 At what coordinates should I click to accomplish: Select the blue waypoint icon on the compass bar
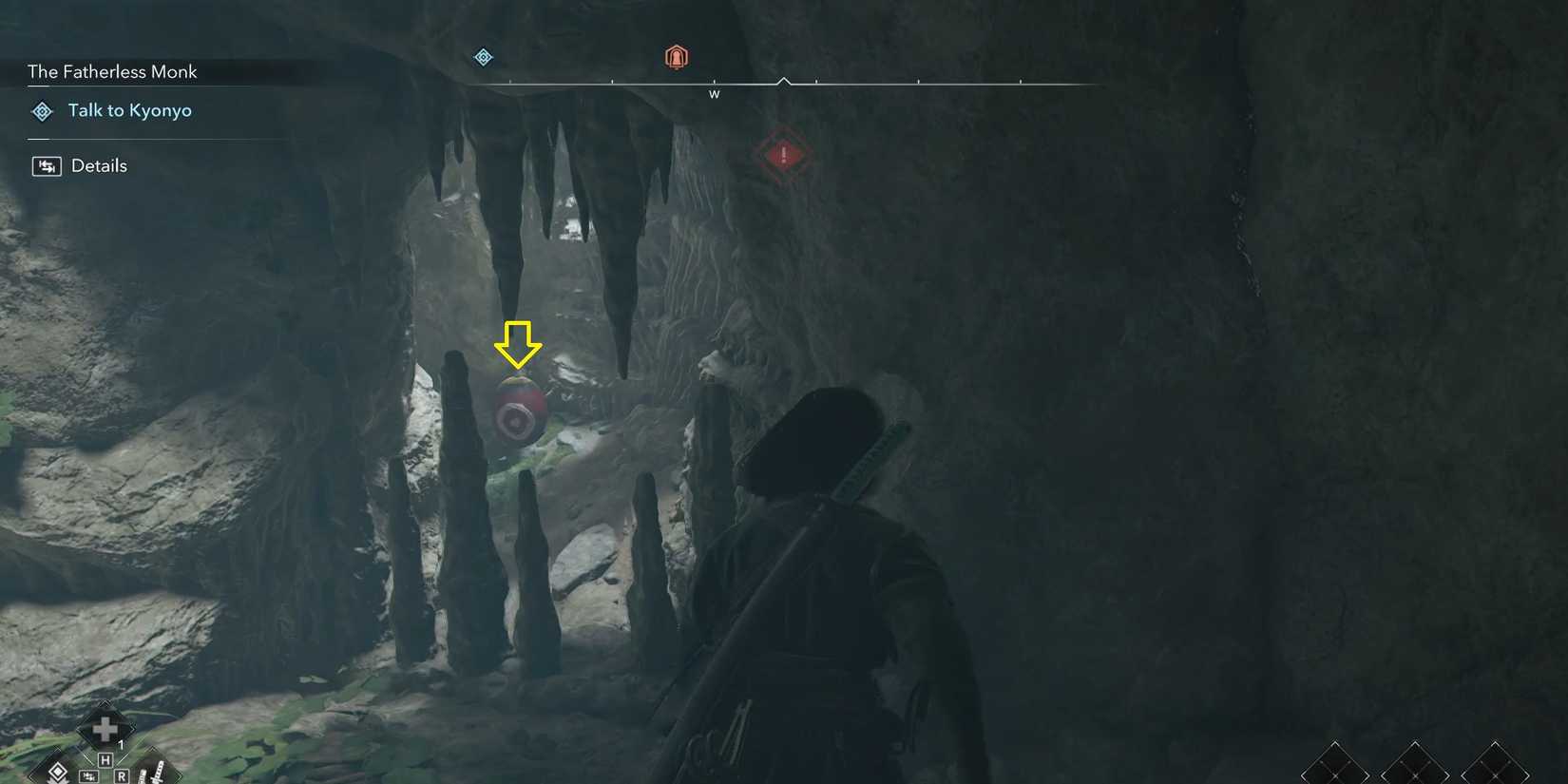click(x=484, y=57)
